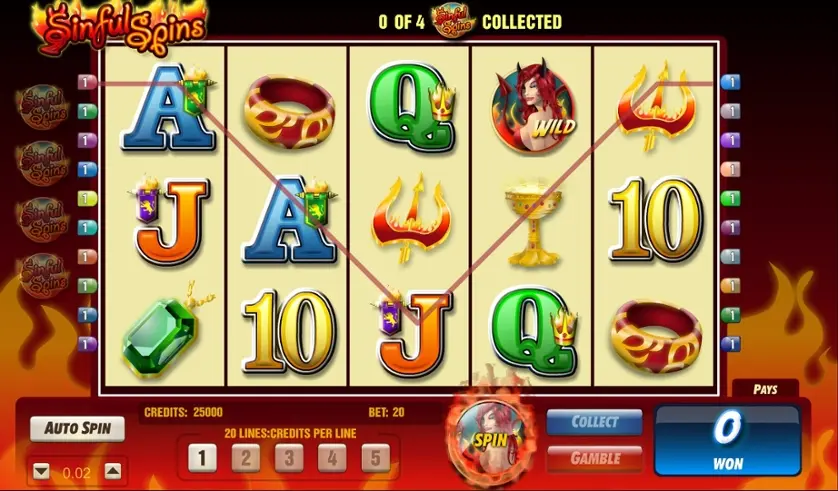Set credits per line to 1
Viewport: 838px width, 491px height.
tap(201, 458)
